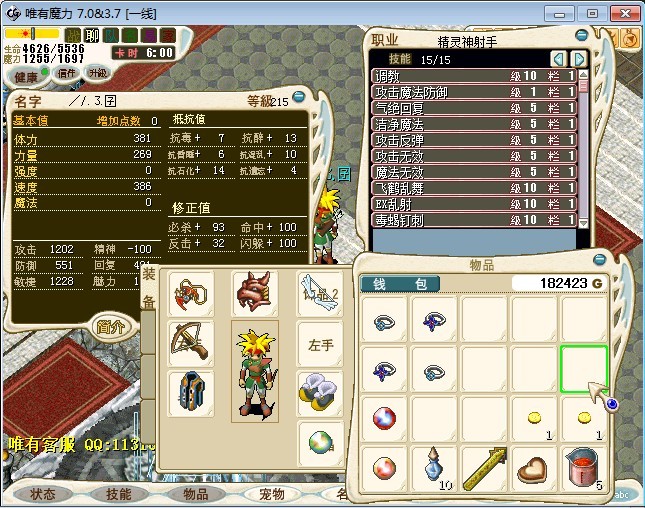
Task: Open the 状态 status menu
Action: click(43, 494)
